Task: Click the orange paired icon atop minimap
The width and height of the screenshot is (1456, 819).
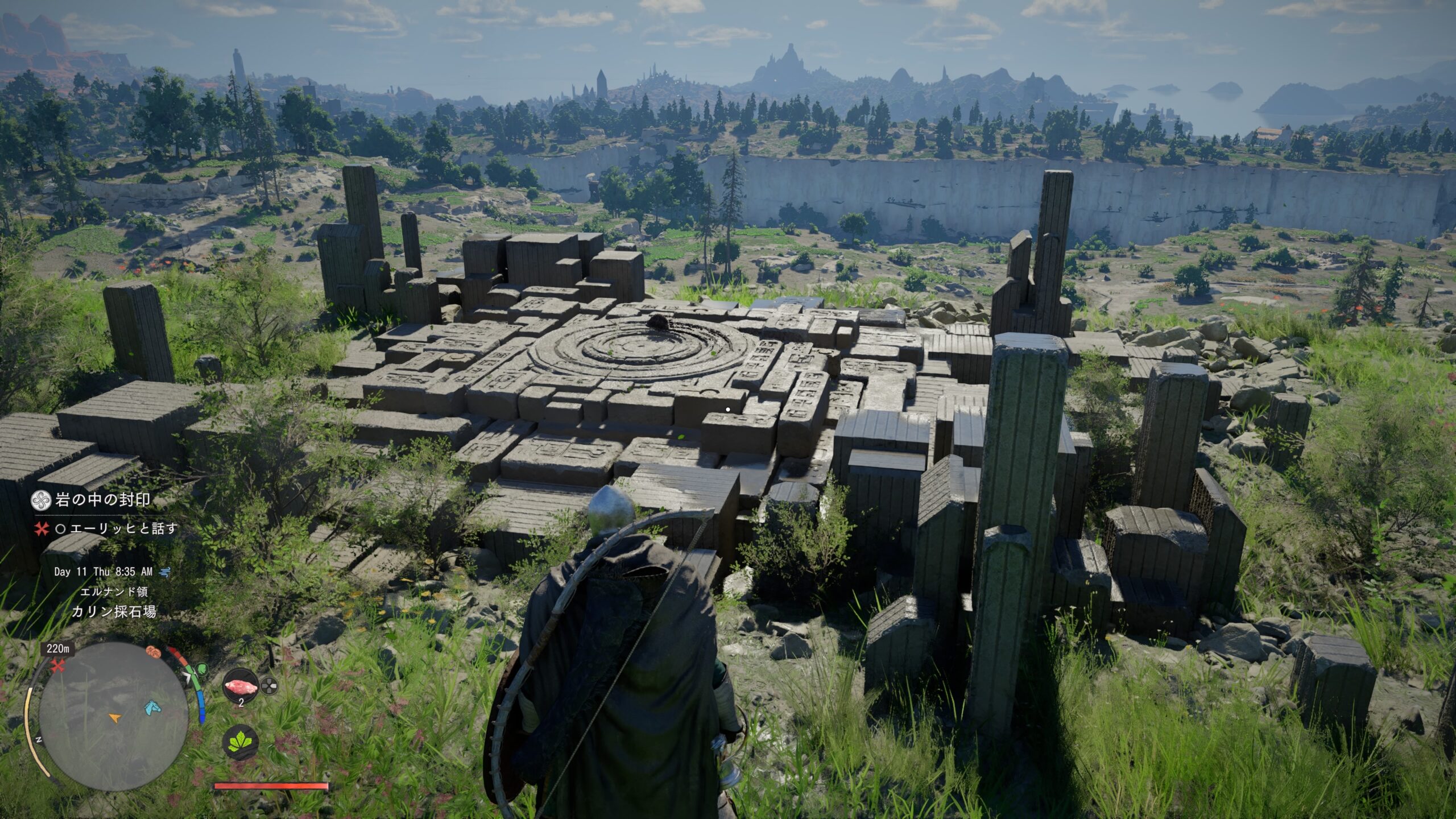Action: click(154, 651)
